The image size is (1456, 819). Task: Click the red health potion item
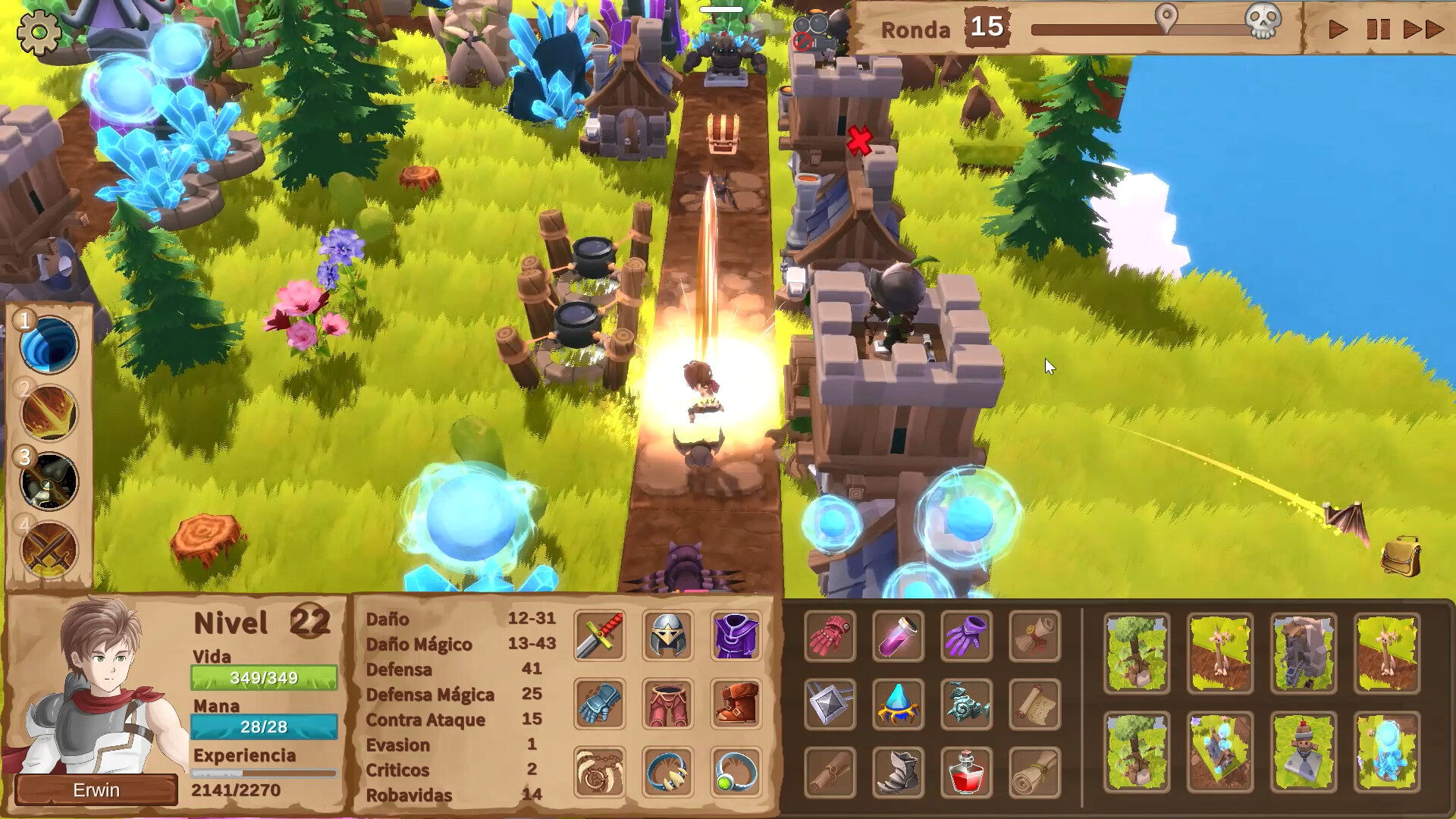click(966, 774)
